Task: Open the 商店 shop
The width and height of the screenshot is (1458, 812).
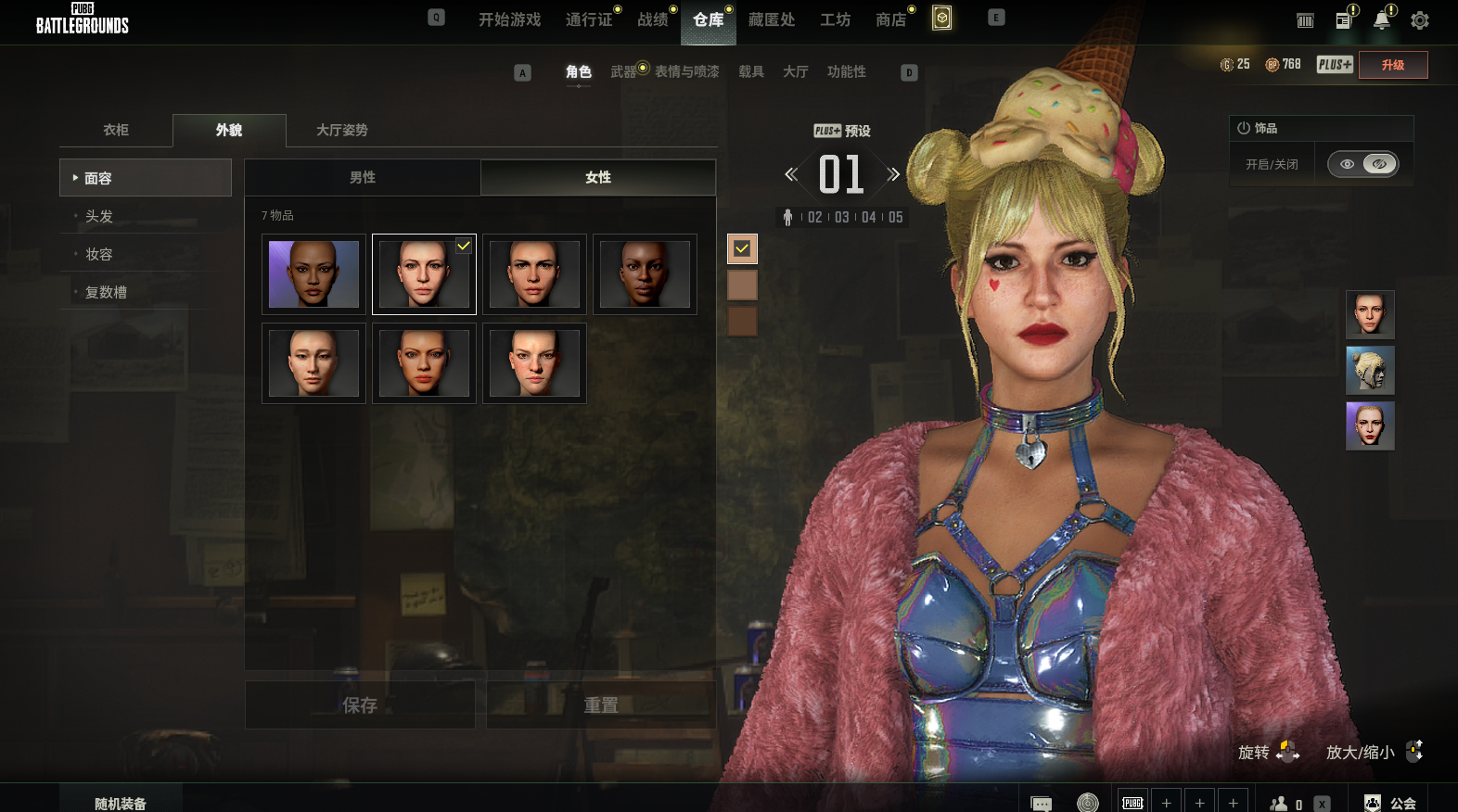Action: pyautogui.click(x=890, y=19)
